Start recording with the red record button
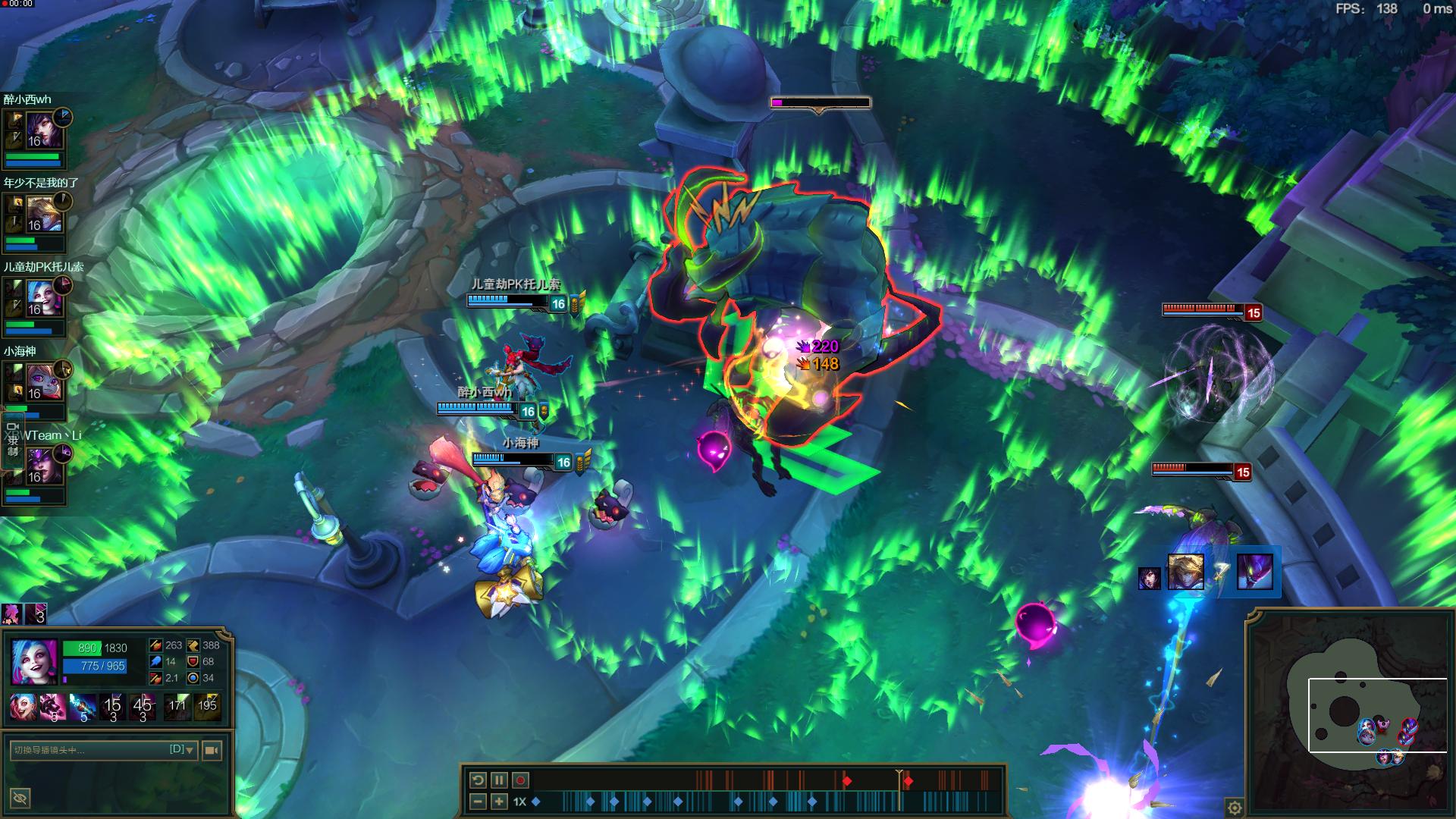1456x819 pixels. [521, 780]
